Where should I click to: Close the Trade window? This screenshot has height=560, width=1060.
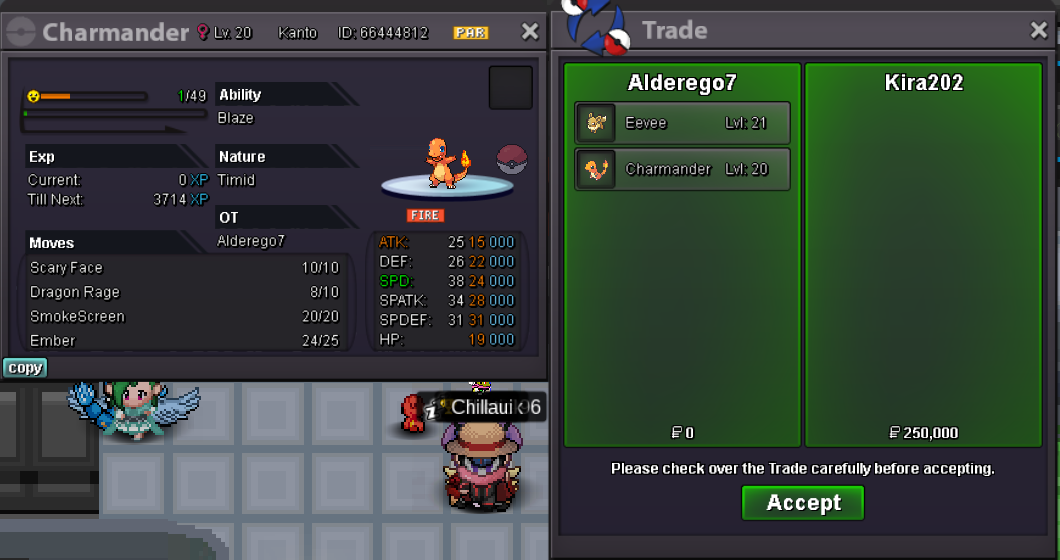tap(1039, 30)
